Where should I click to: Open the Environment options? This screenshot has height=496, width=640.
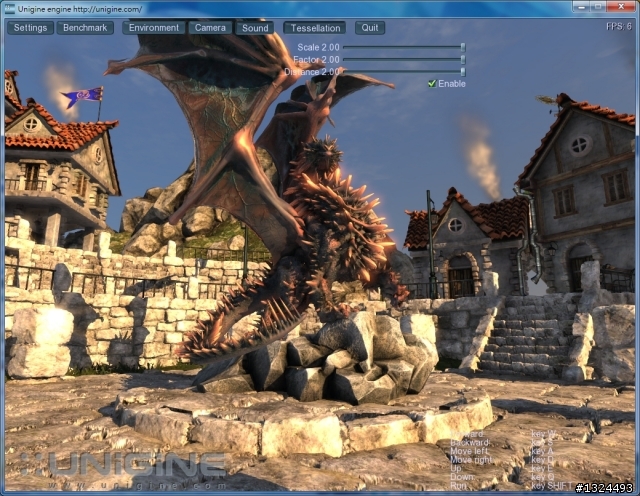154,28
